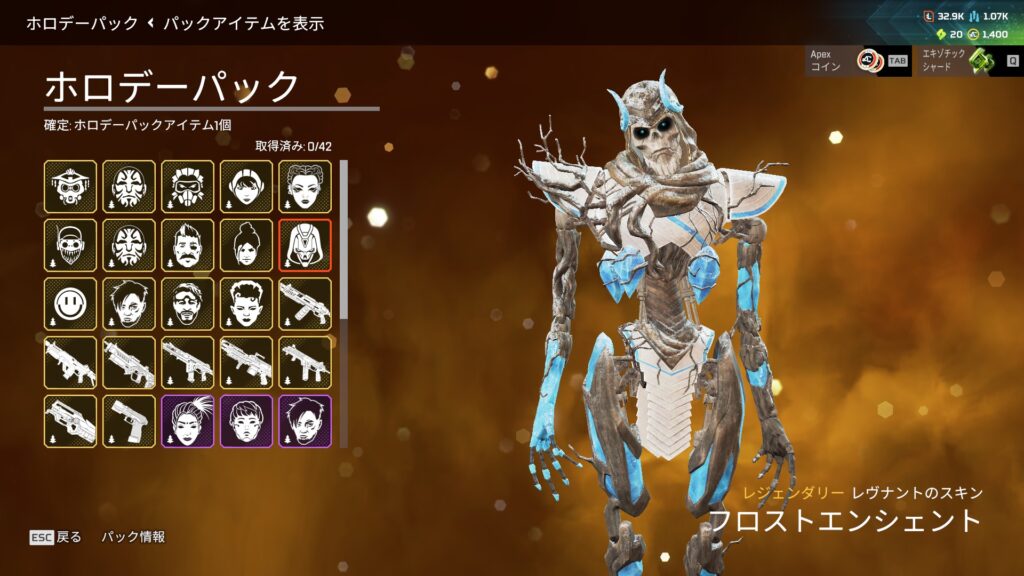Choose the mustached Fuse portrait tile

click(x=187, y=245)
